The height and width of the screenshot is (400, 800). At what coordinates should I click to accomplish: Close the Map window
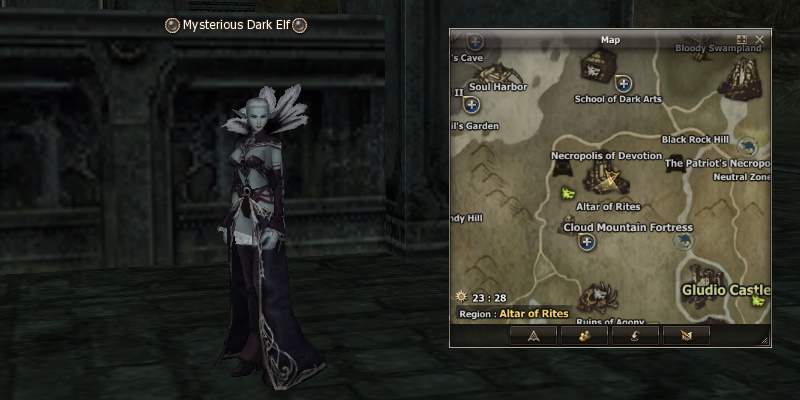(x=760, y=40)
